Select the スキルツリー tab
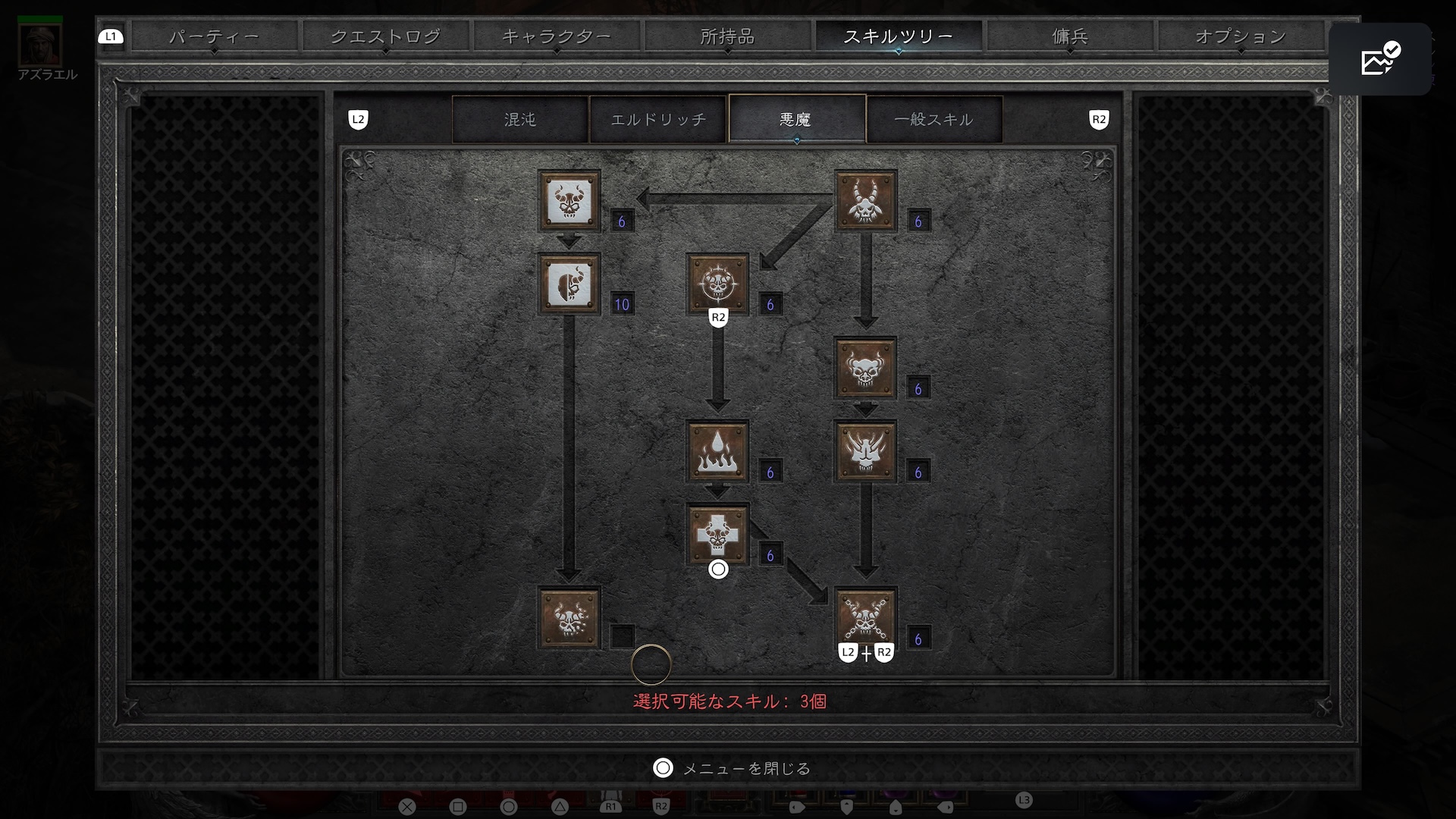The image size is (1456, 819). (x=899, y=36)
